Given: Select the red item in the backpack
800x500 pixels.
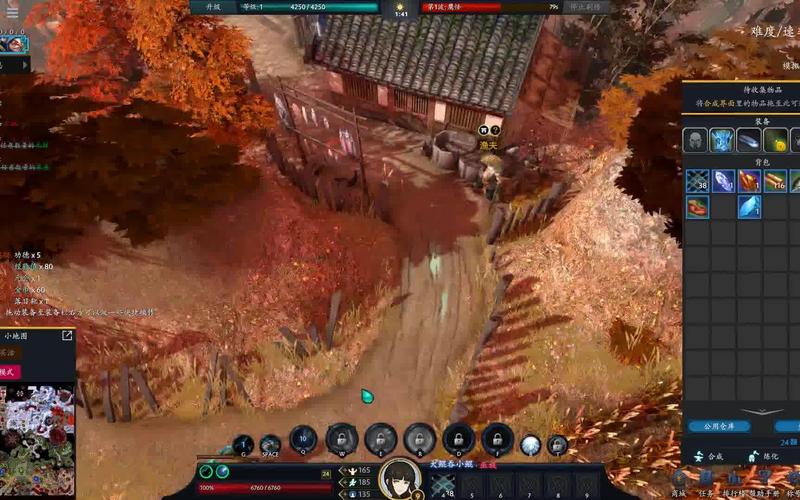Looking at the screenshot, I should coord(696,207).
